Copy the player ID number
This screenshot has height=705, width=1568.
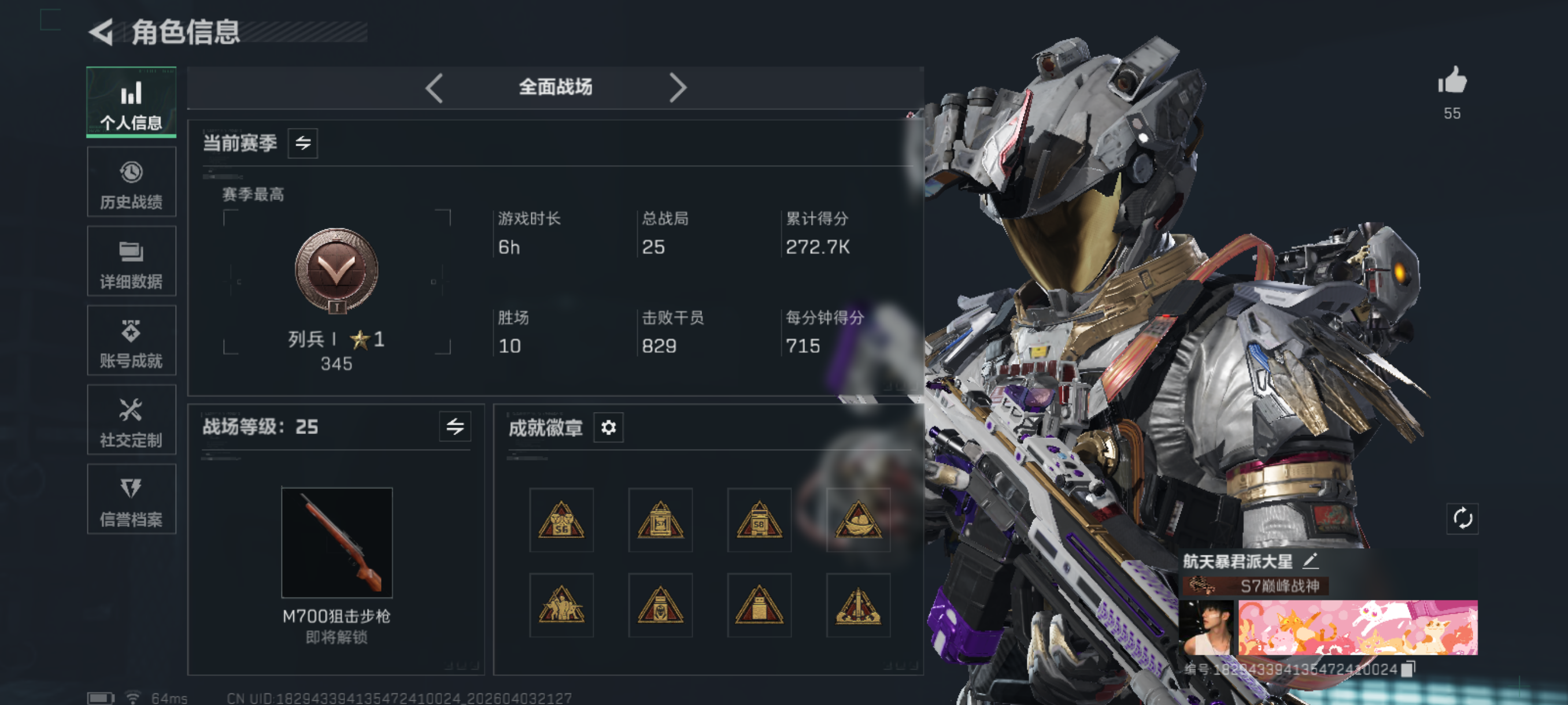point(1407,669)
